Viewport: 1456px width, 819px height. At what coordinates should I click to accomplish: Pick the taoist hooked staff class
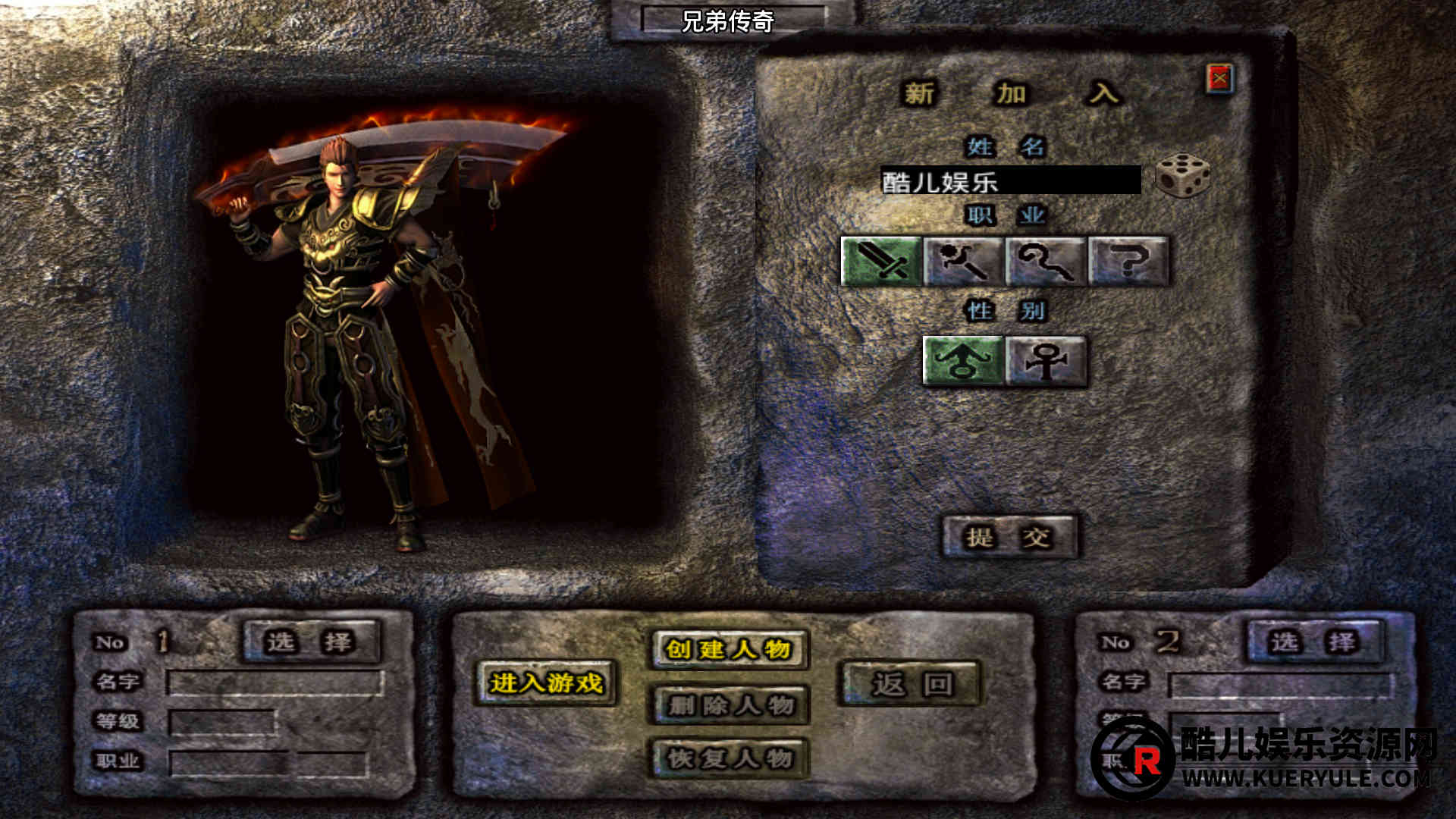pos(1046,261)
